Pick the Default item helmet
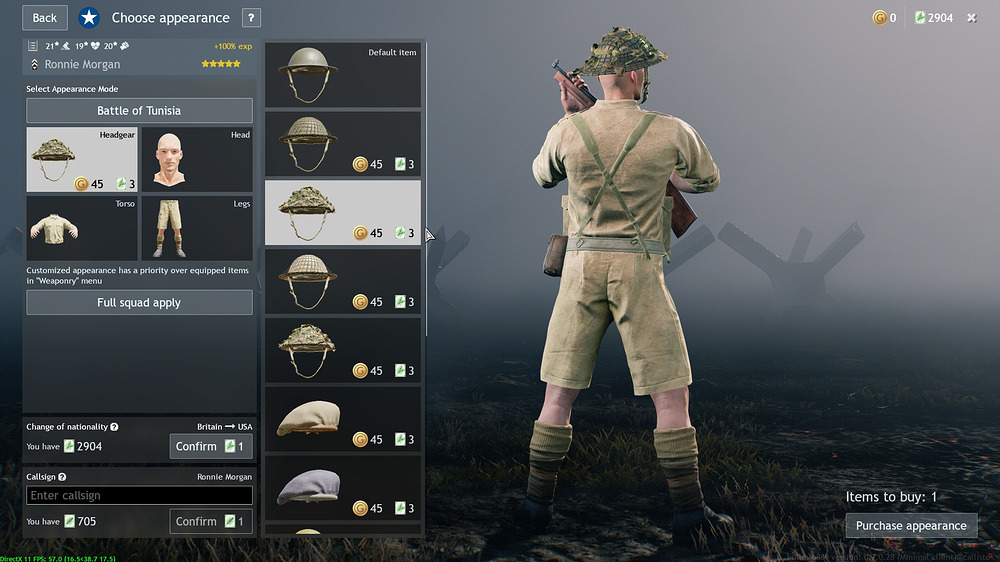 pos(342,75)
